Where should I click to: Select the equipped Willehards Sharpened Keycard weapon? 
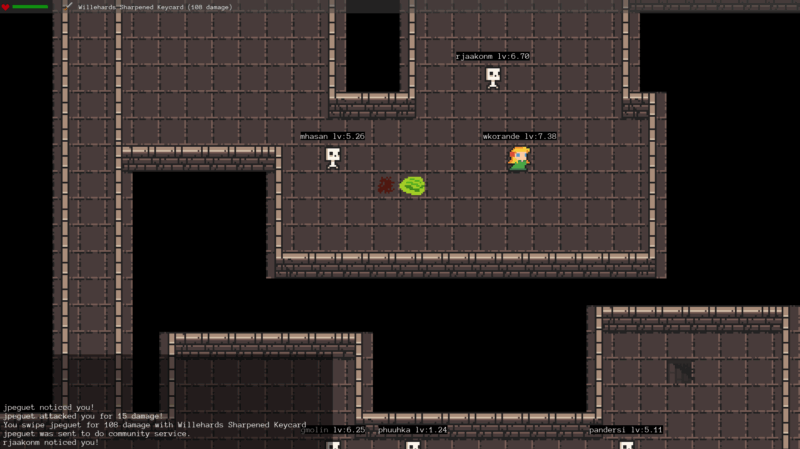coord(150,6)
